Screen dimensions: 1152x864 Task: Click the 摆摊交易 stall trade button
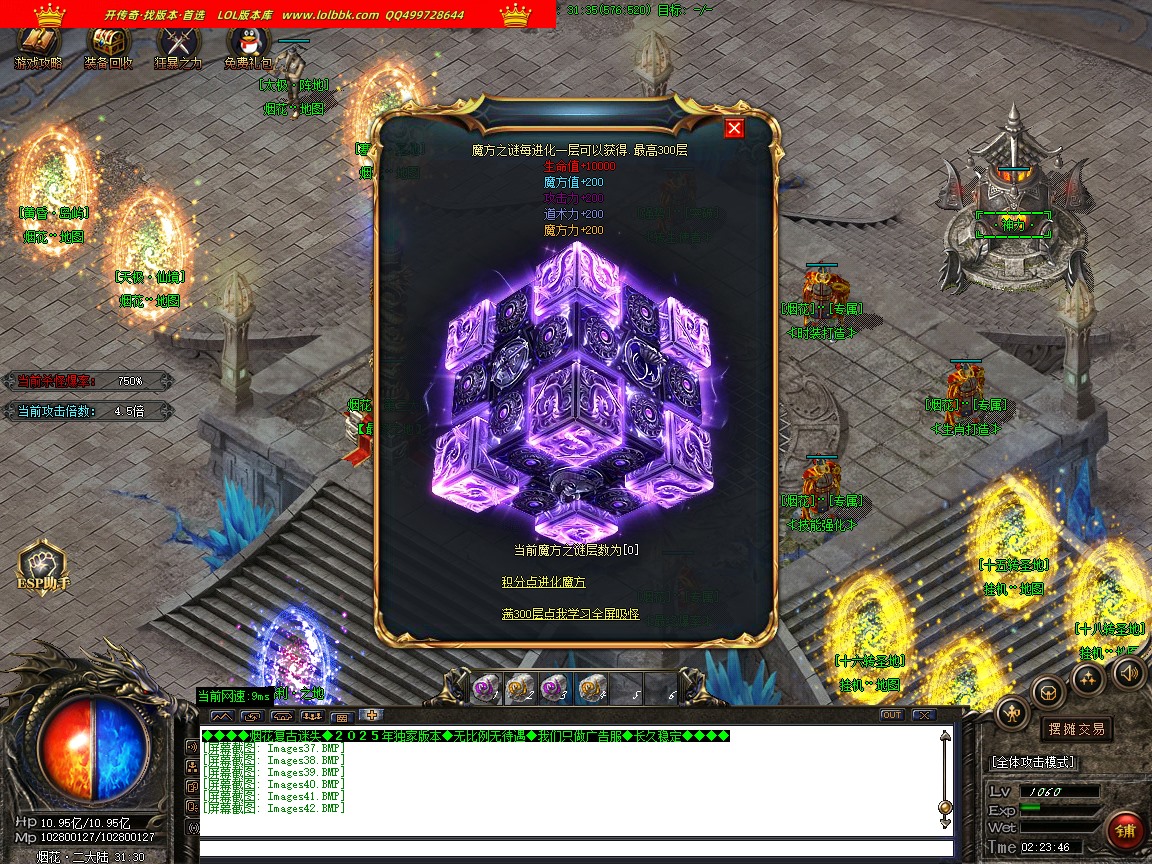click(x=1076, y=729)
